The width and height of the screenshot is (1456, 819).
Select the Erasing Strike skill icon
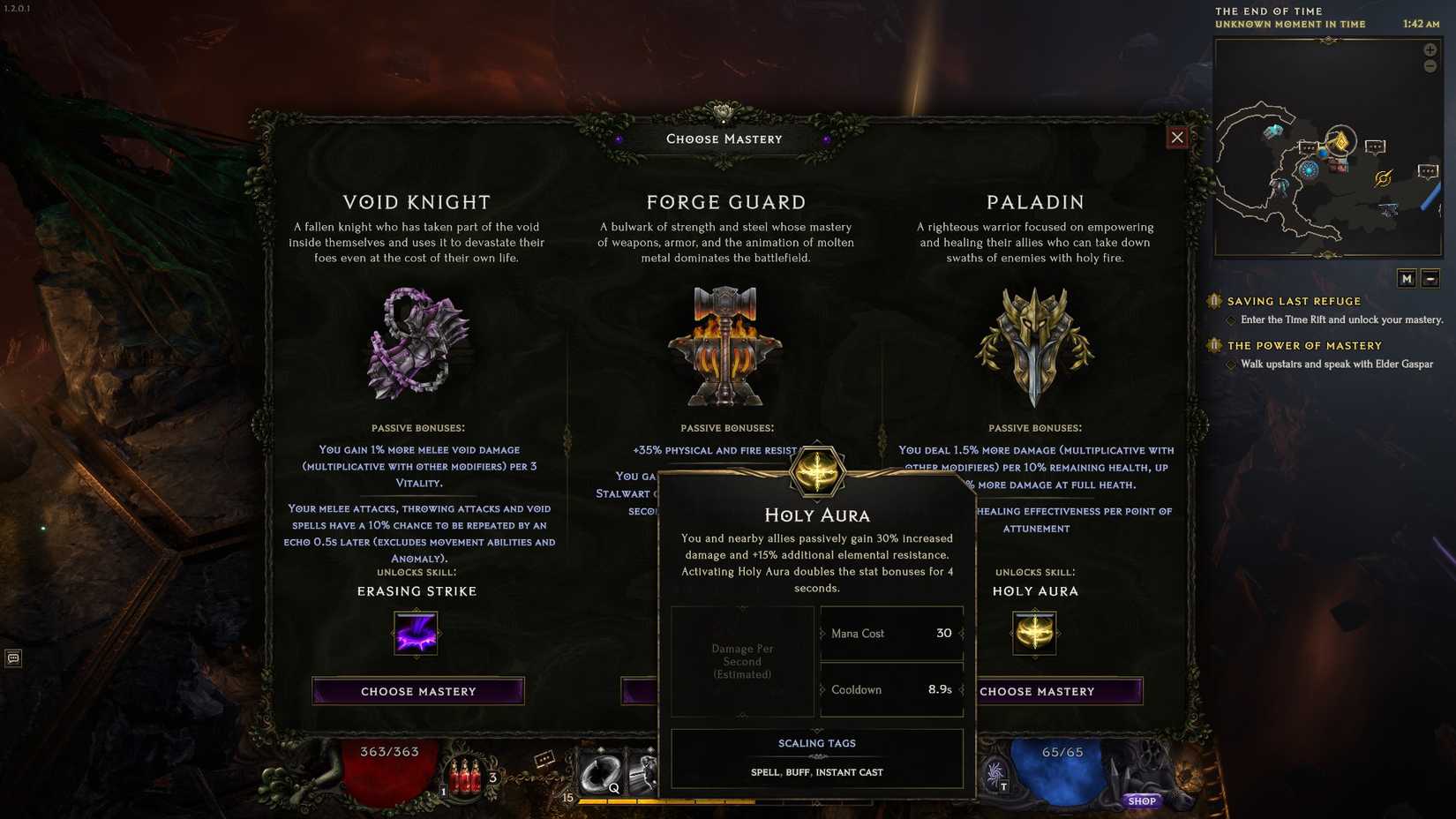(417, 633)
